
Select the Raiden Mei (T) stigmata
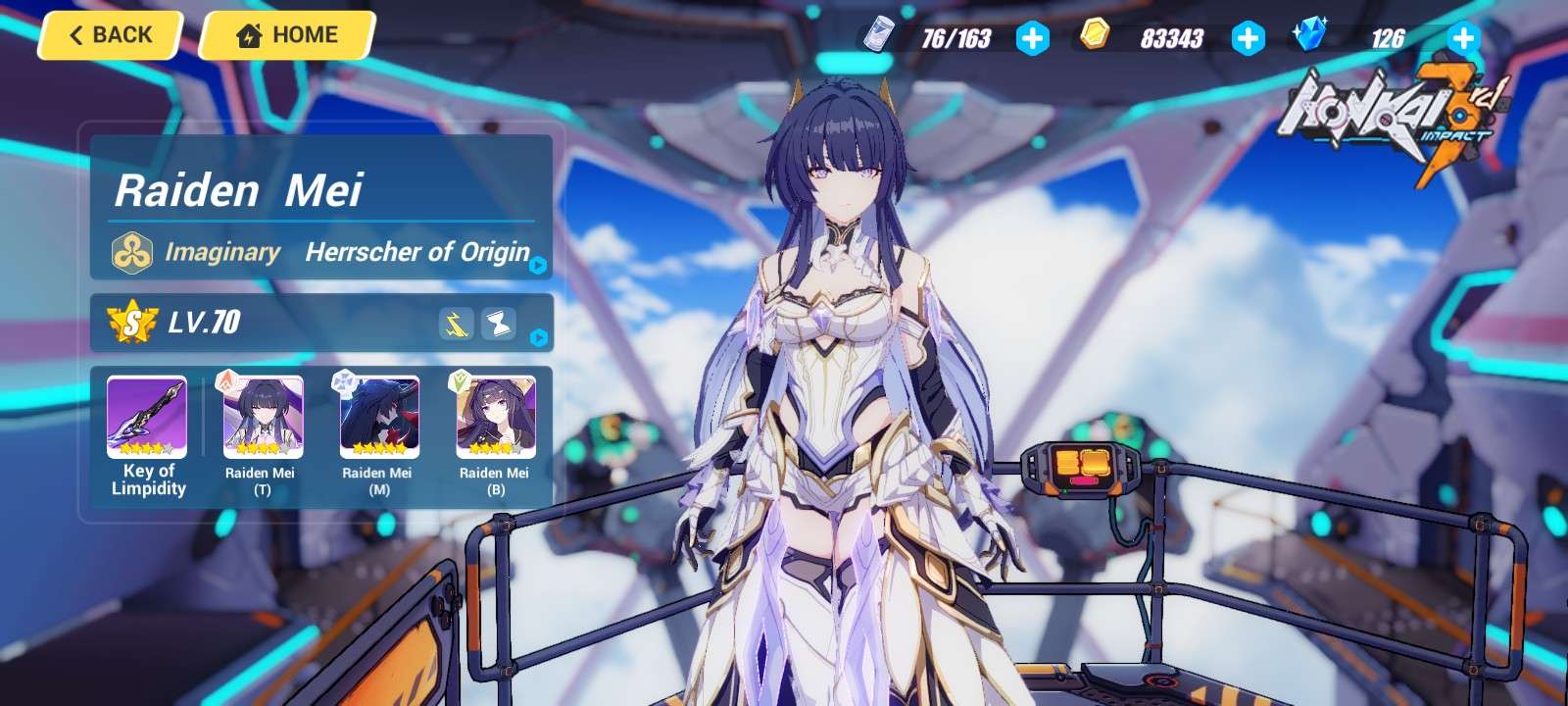(263, 419)
